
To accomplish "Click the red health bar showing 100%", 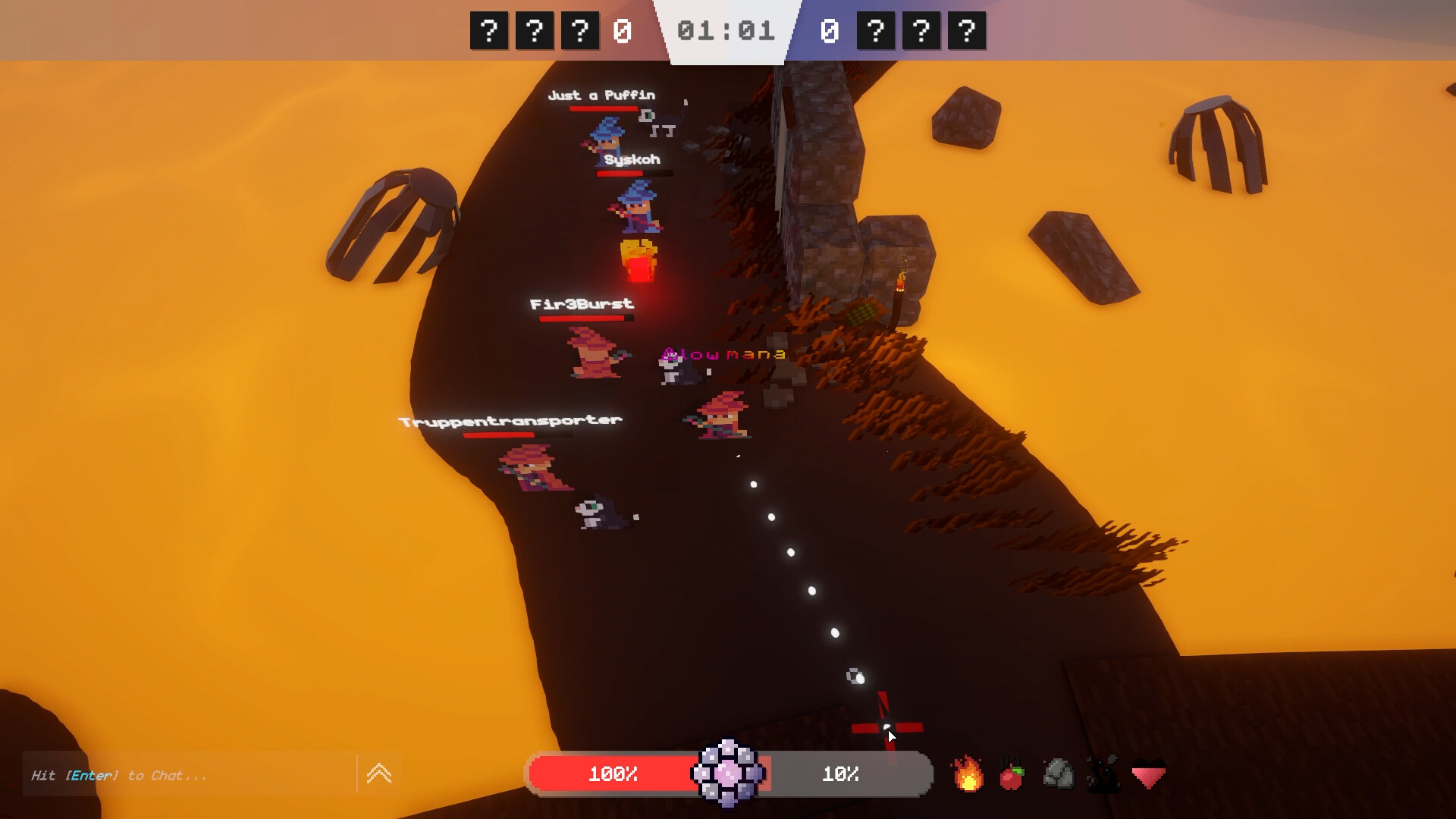I will 614,774.
